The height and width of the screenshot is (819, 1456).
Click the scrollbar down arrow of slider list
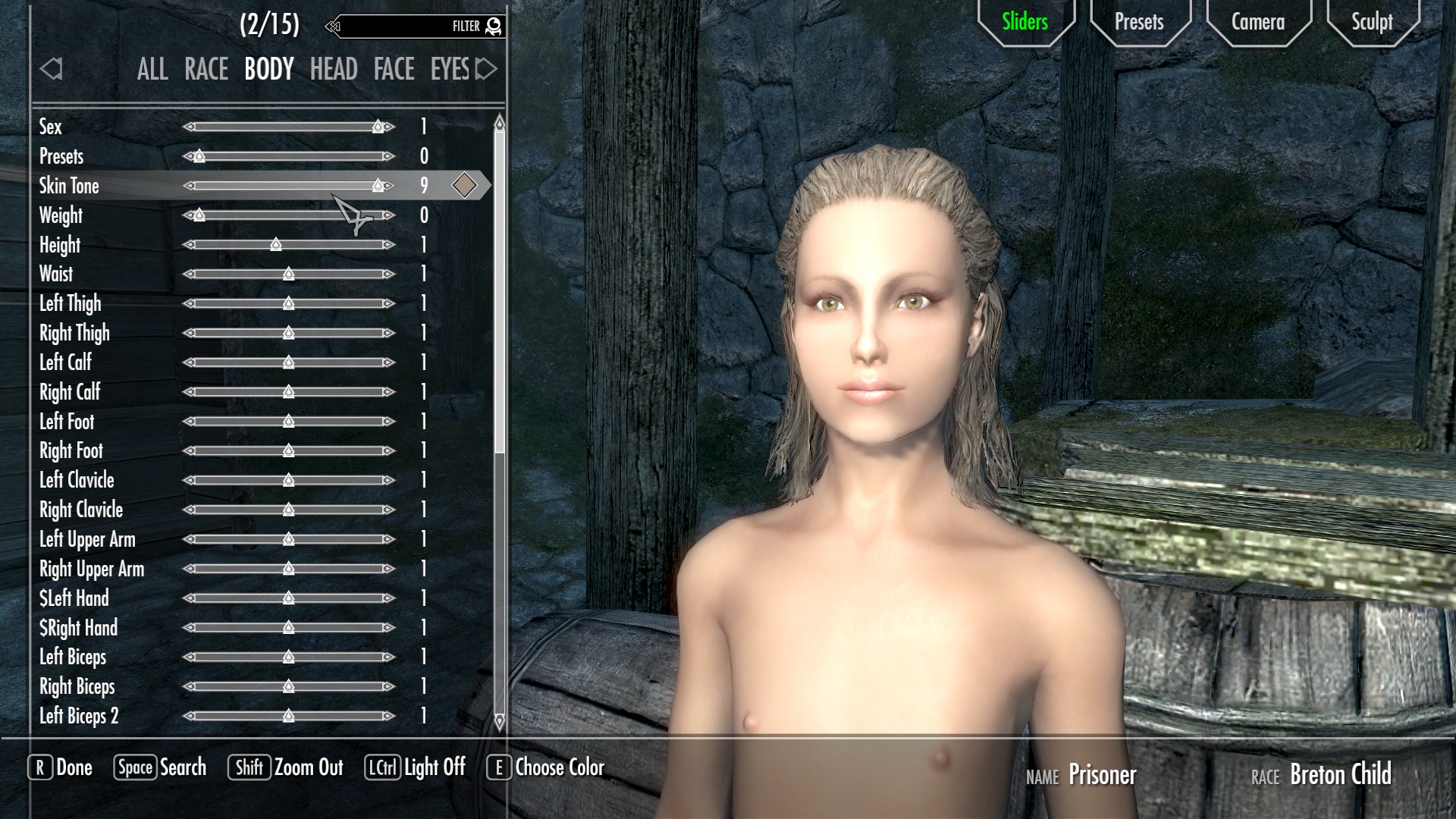(499, 722)
